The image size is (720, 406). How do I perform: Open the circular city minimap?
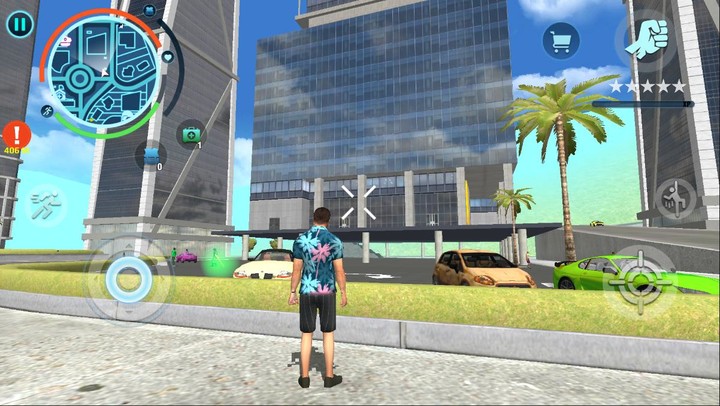click(x=103, y=70)
